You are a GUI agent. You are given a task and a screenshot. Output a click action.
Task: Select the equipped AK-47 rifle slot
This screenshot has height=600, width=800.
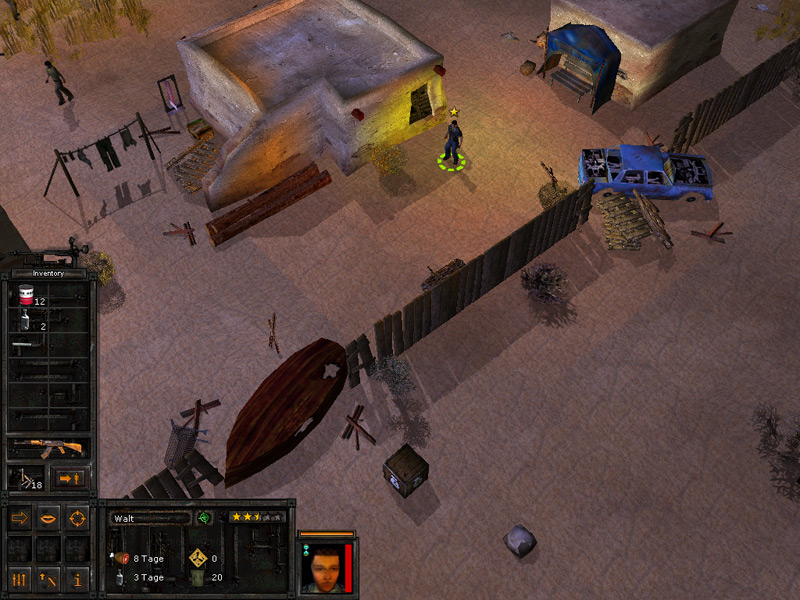point(46,448)
